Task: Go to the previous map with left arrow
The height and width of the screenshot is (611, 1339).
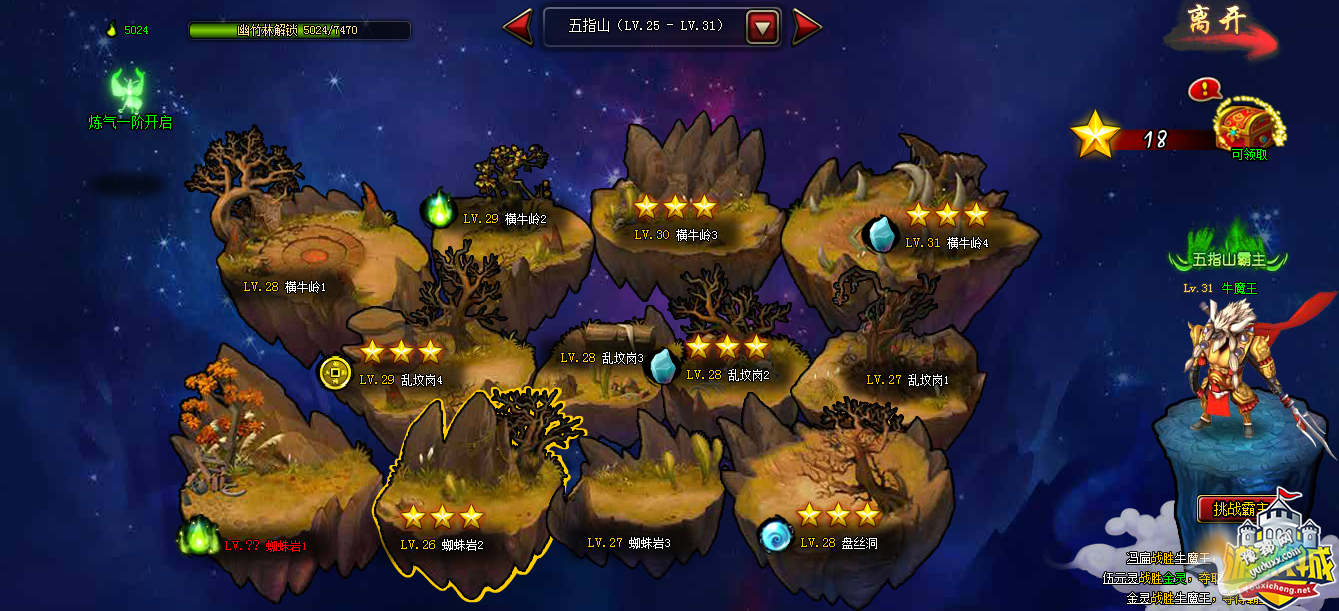Action: (518, 27)
